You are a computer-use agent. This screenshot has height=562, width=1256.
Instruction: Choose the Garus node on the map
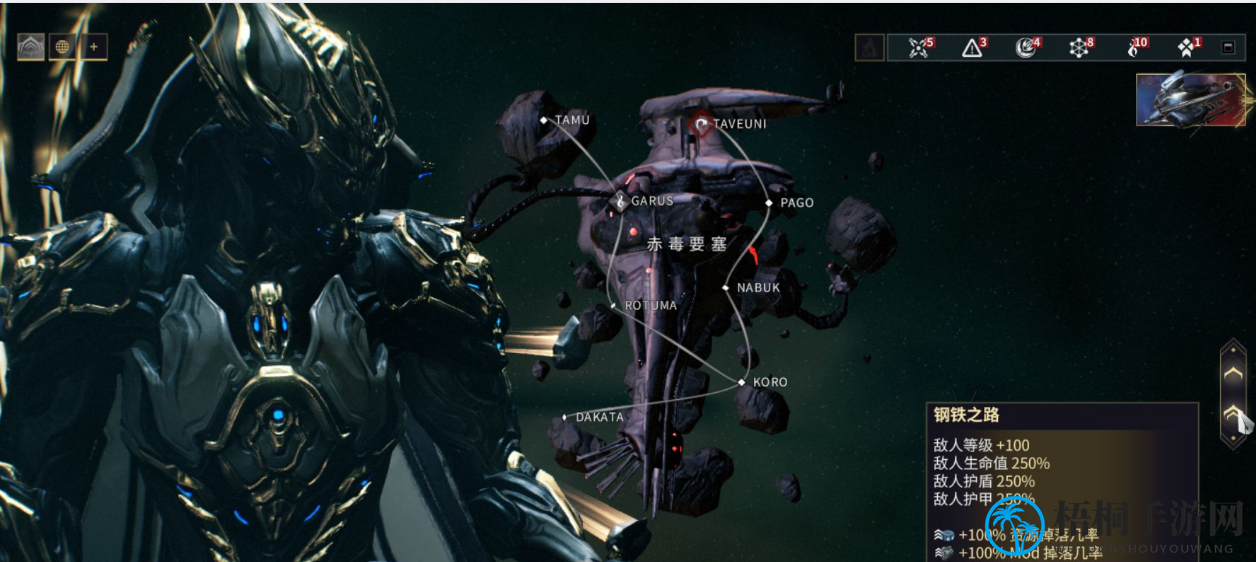coord(619,201)
